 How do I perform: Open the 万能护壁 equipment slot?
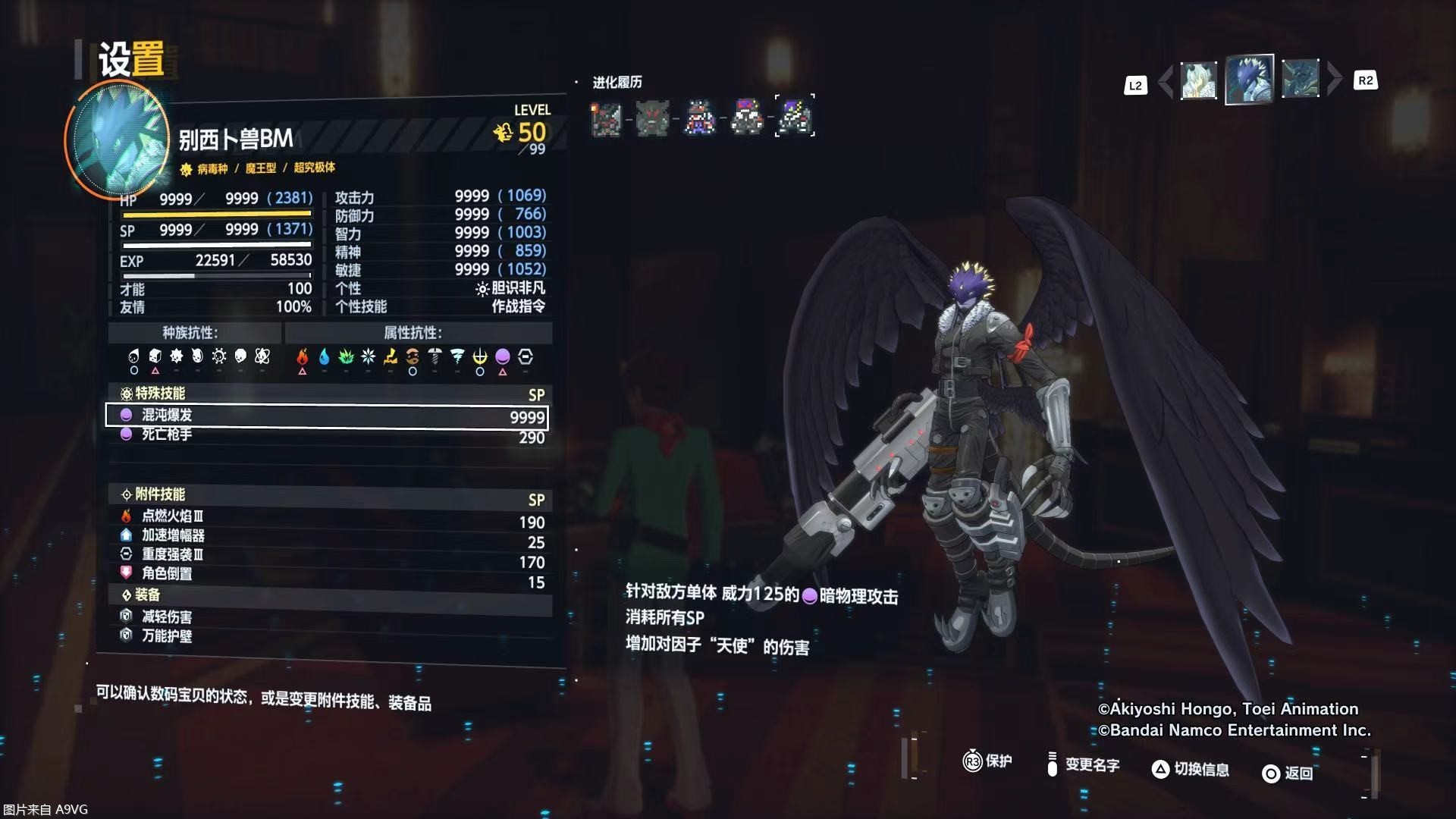326,636
